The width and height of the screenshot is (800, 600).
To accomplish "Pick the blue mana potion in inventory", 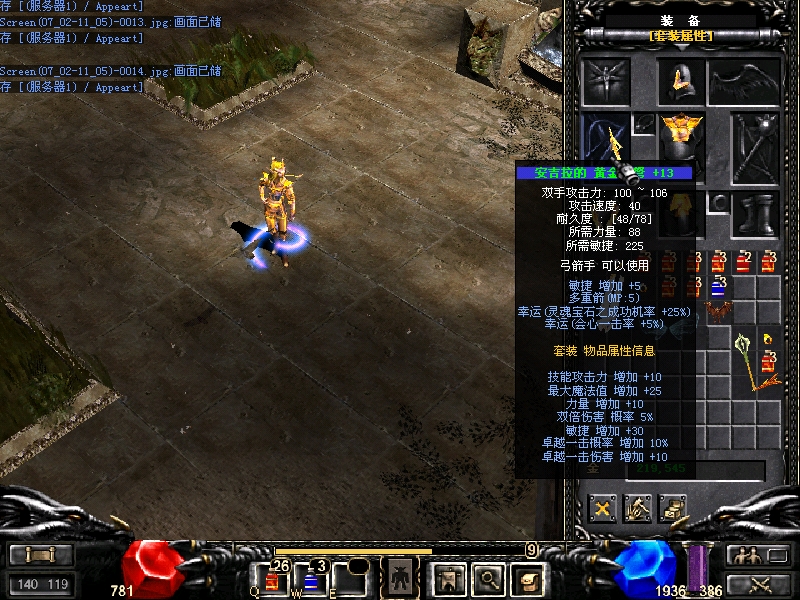I will click(718, 288).
